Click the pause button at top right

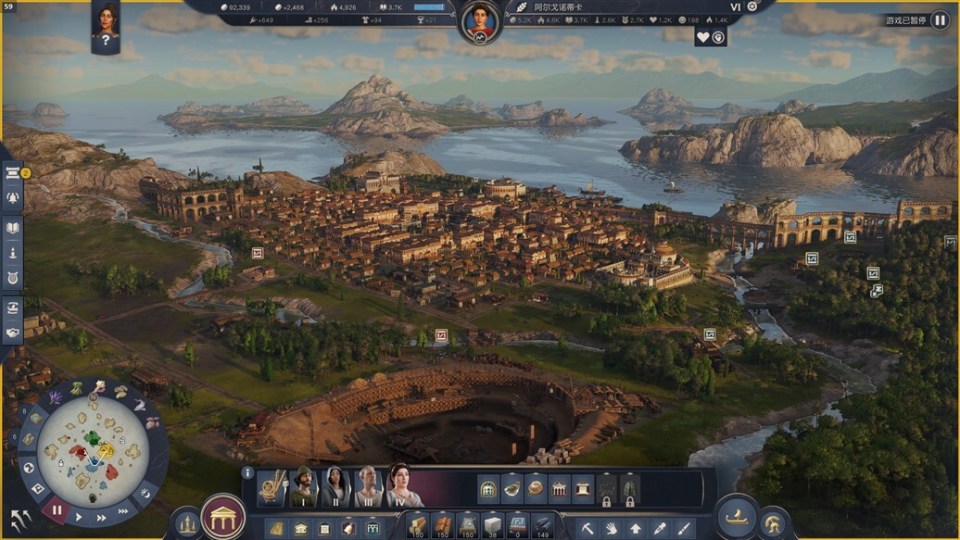click(940, 19)
